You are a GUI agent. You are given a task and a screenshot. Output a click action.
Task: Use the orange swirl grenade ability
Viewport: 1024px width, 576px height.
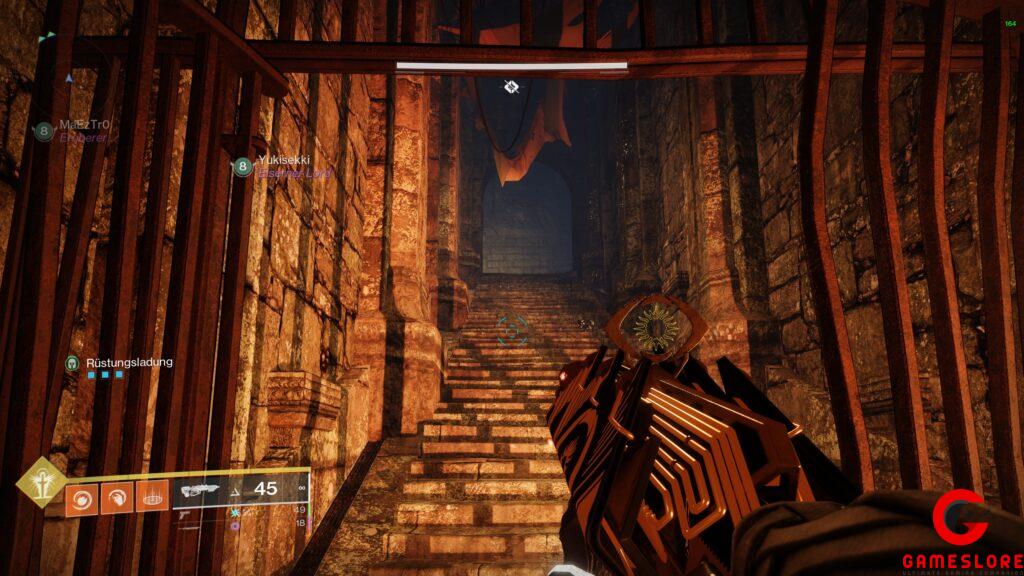tap(81, 497)
